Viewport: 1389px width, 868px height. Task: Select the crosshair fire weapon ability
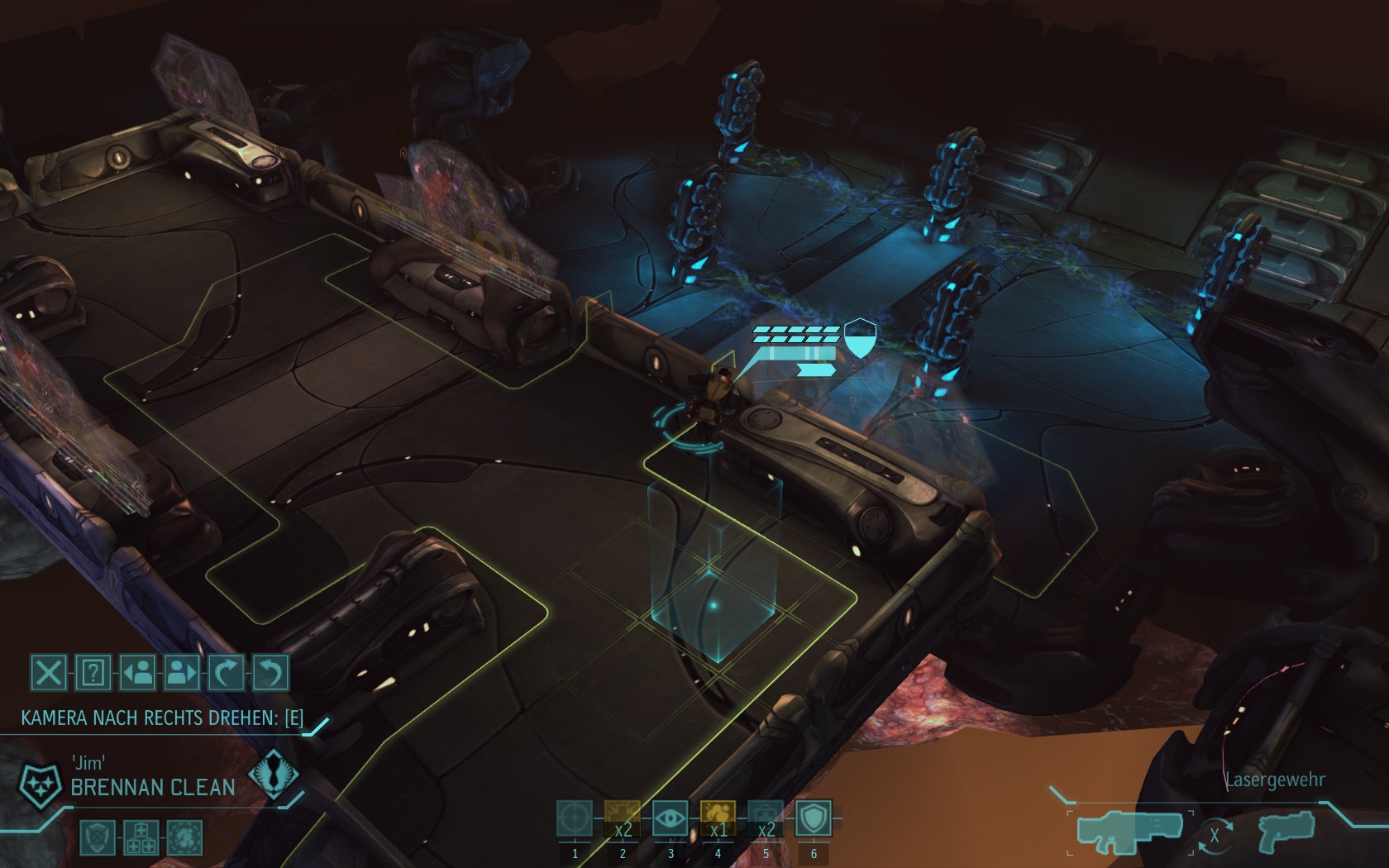(x=575, y=818)
